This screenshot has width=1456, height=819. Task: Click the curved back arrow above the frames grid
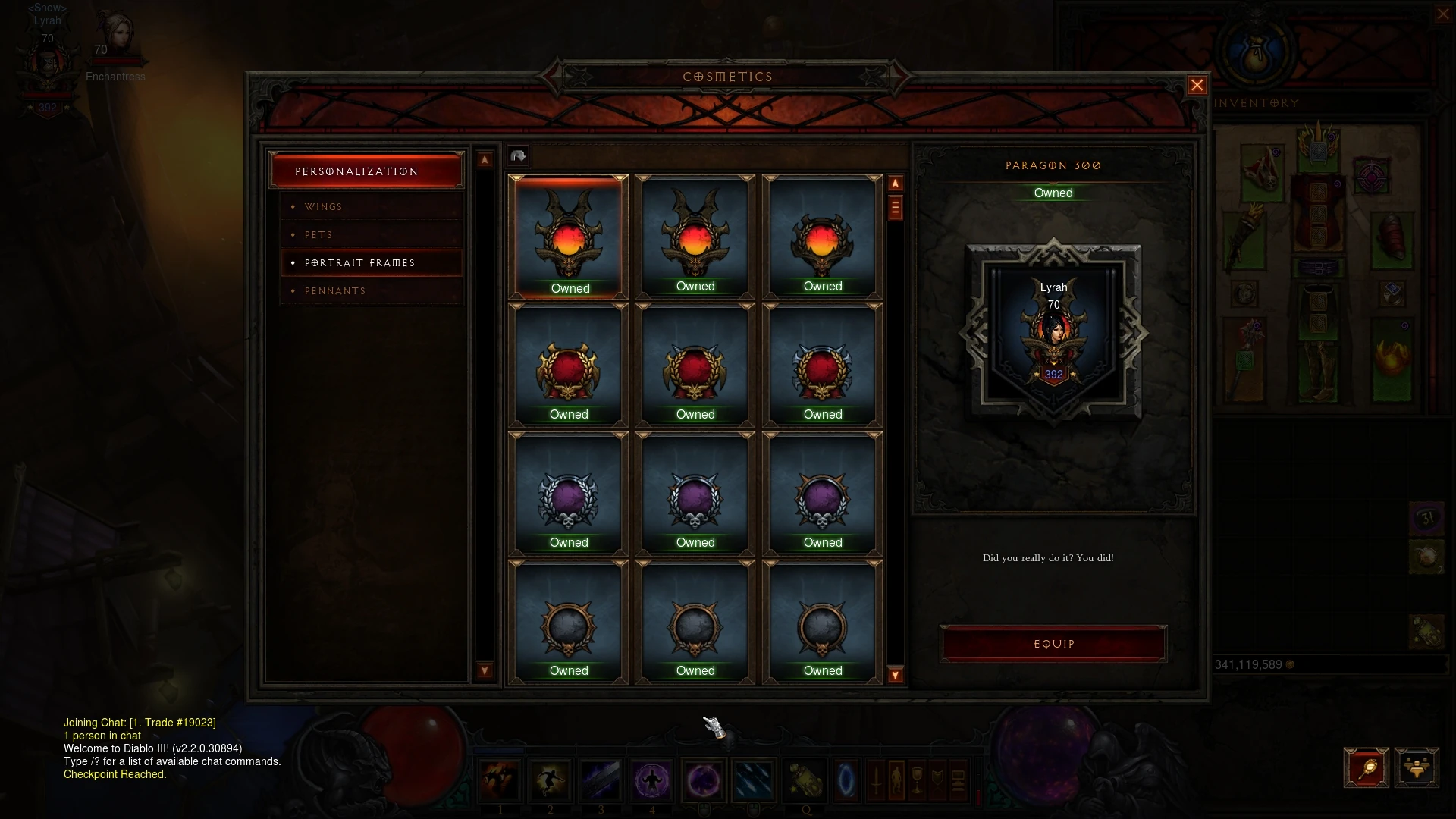tap(518, 155)
